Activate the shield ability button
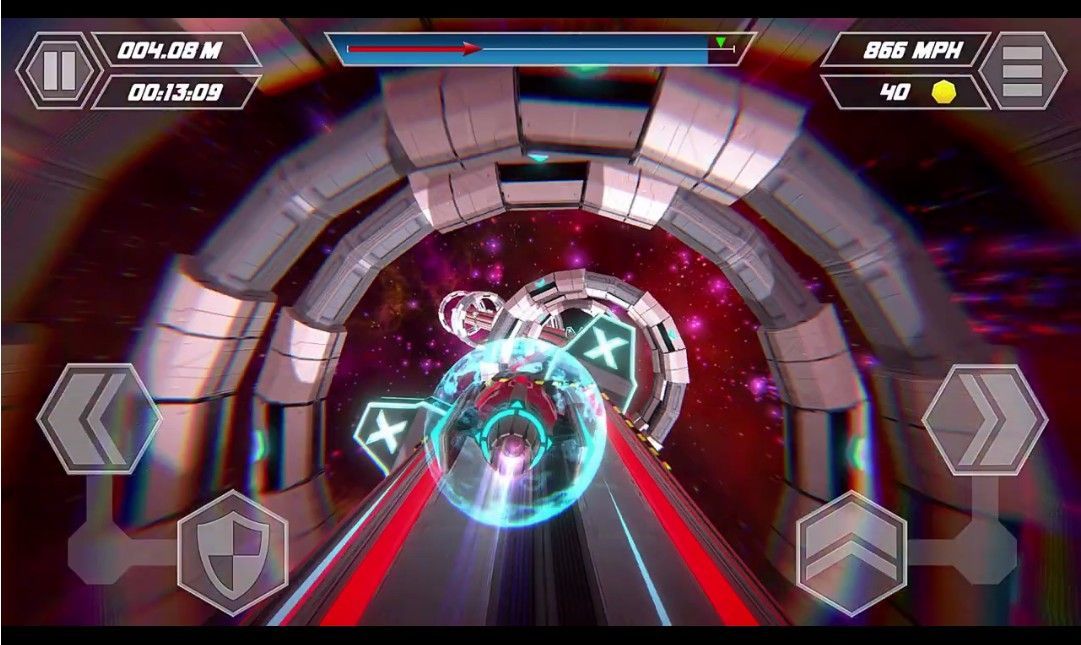This screenshot has height=645, width=1081. (x=232, y=553)
